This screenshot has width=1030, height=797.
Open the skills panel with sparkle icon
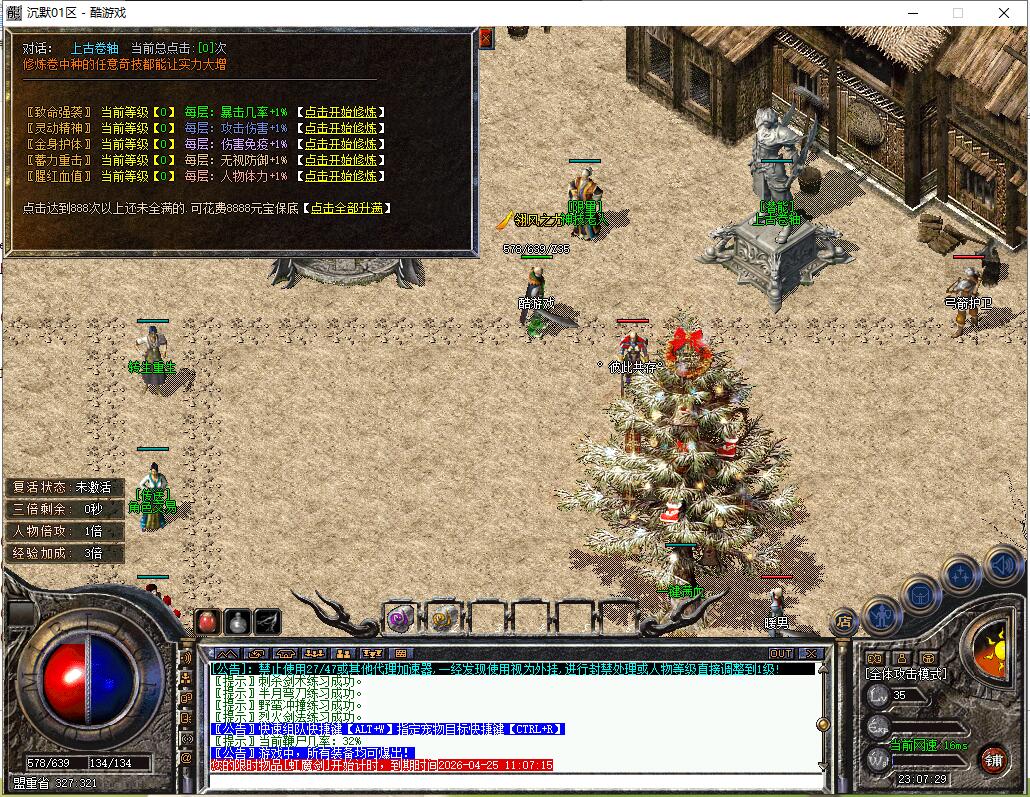pos(961,575)
